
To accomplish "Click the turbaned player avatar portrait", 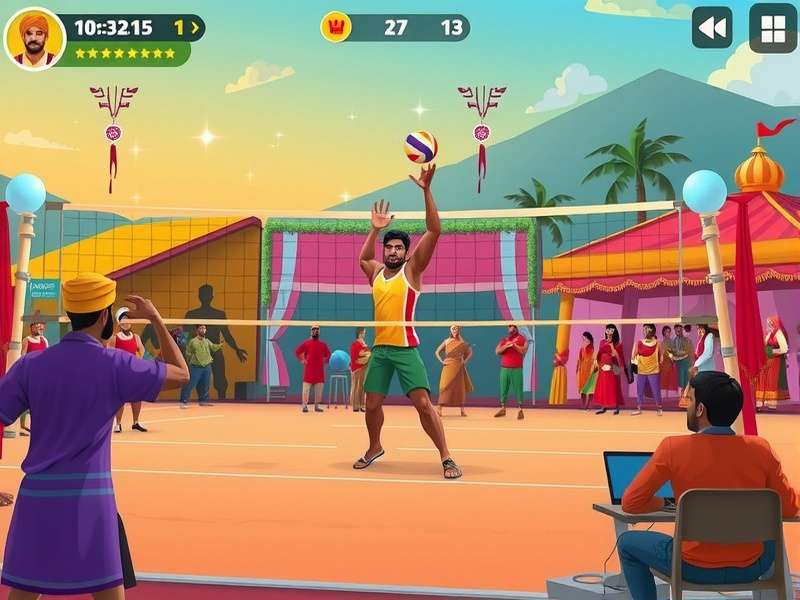I will (x=35, y=39).
